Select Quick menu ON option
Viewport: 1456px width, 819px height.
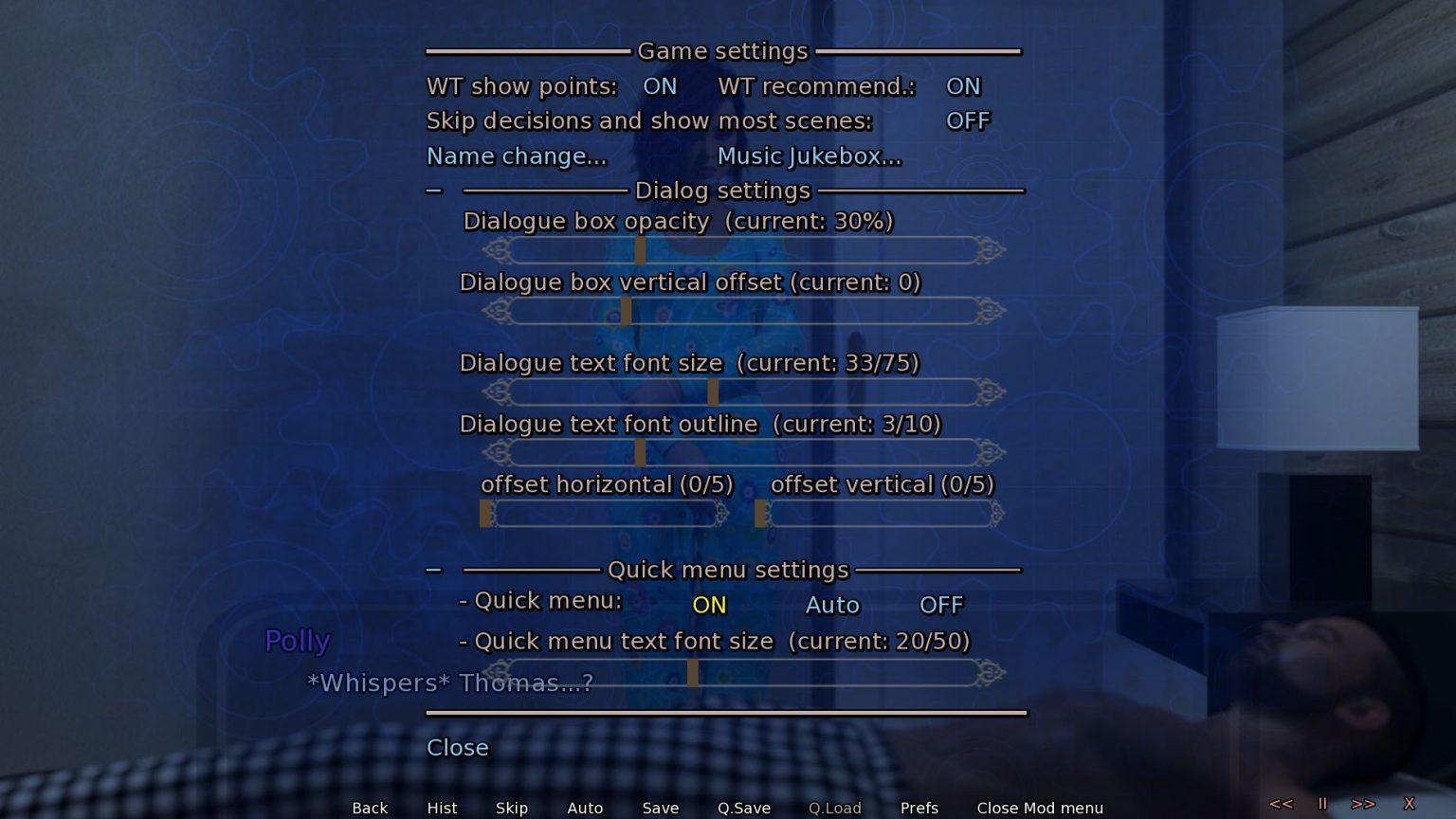[709, 605]
